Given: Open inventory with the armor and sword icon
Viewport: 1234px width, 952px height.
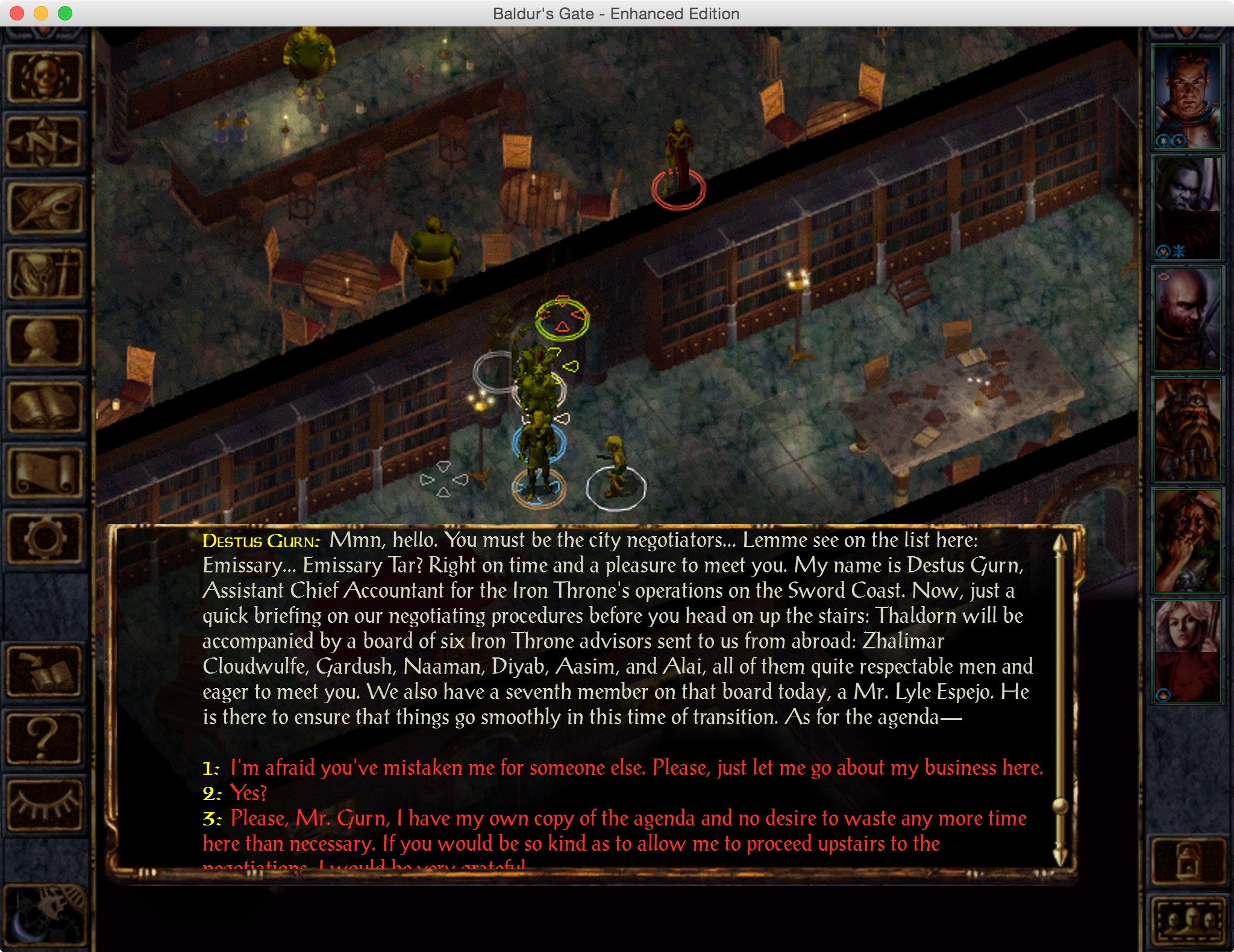Looking at the screenshot, I should click(x=45, y=275).
